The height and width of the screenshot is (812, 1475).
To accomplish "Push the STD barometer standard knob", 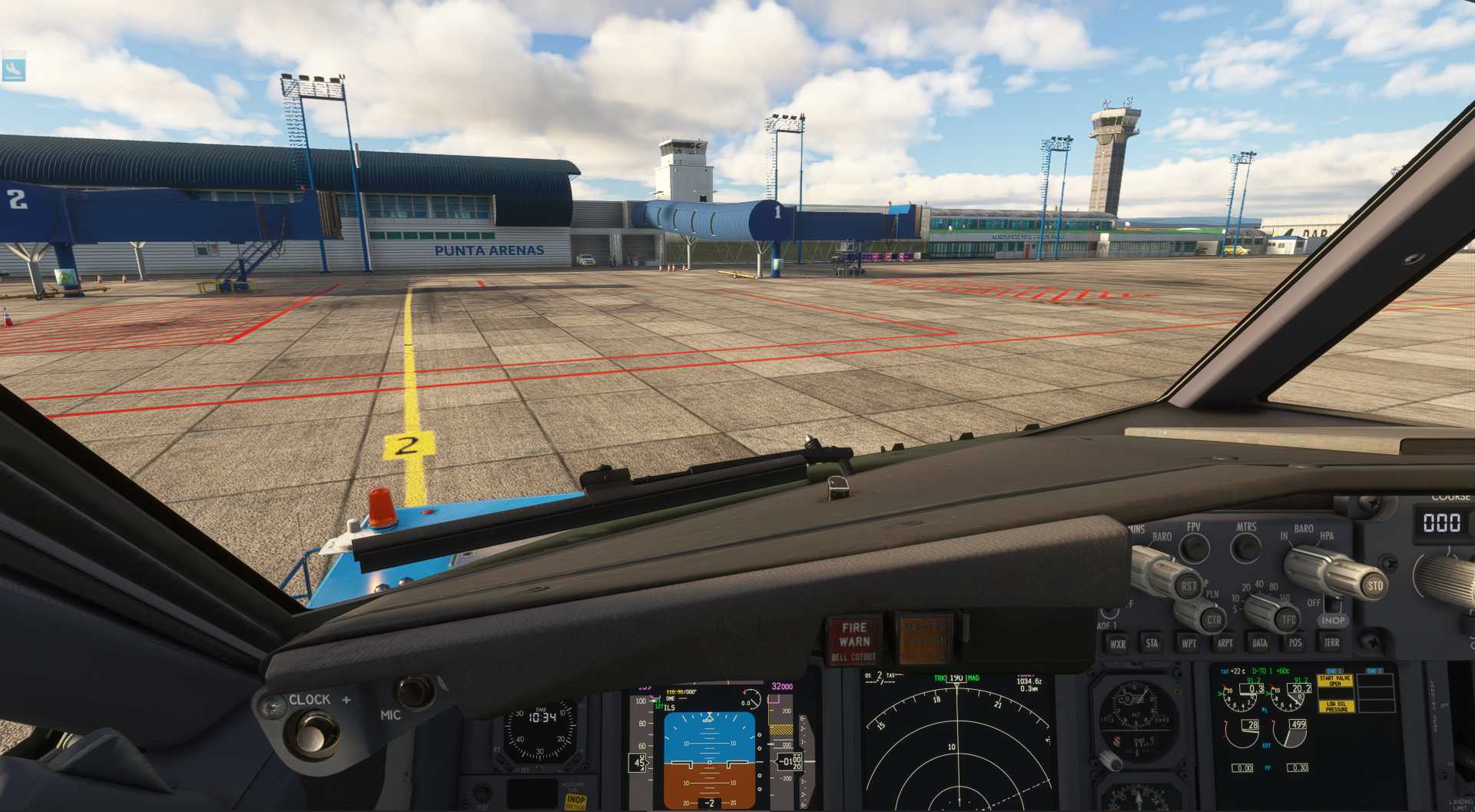I will click(x=1374, y=585).
